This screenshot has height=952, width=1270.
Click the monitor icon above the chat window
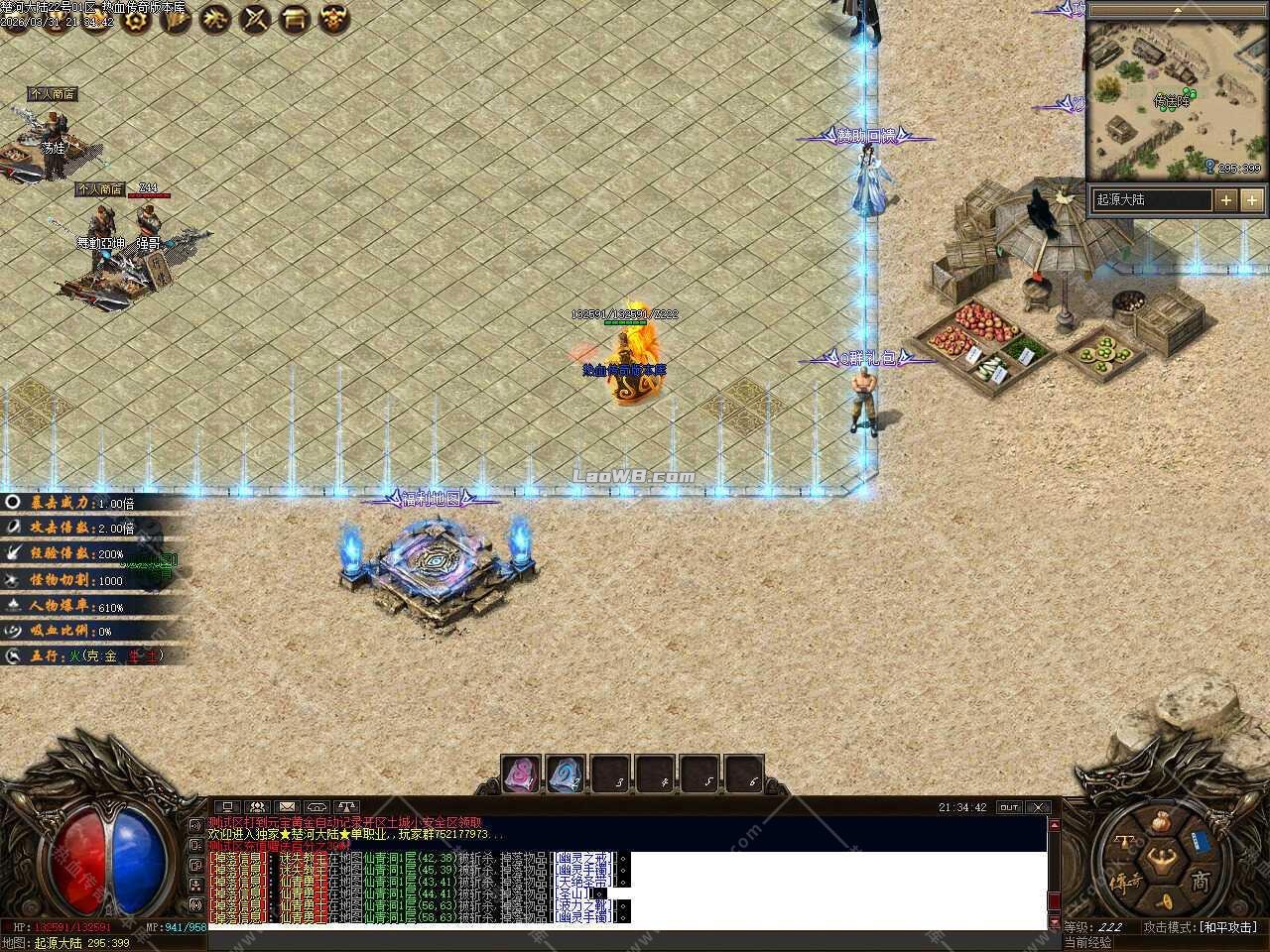[x=227, y=806]
